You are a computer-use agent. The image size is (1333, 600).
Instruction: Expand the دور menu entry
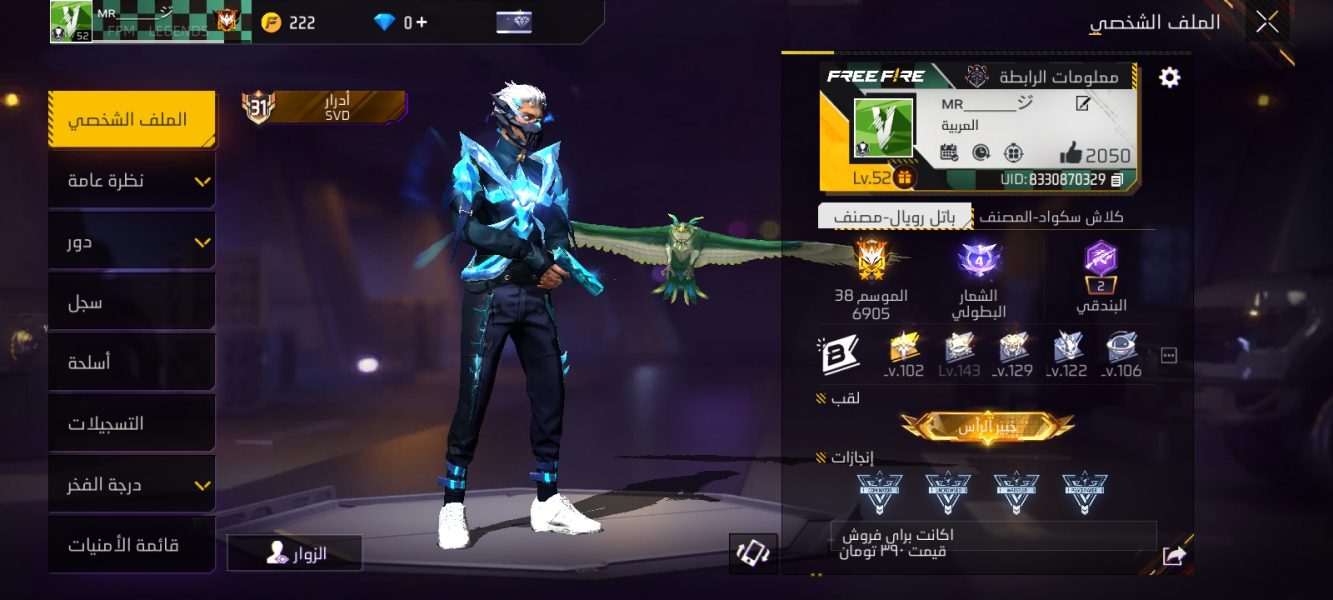click(x=132, y=242)
